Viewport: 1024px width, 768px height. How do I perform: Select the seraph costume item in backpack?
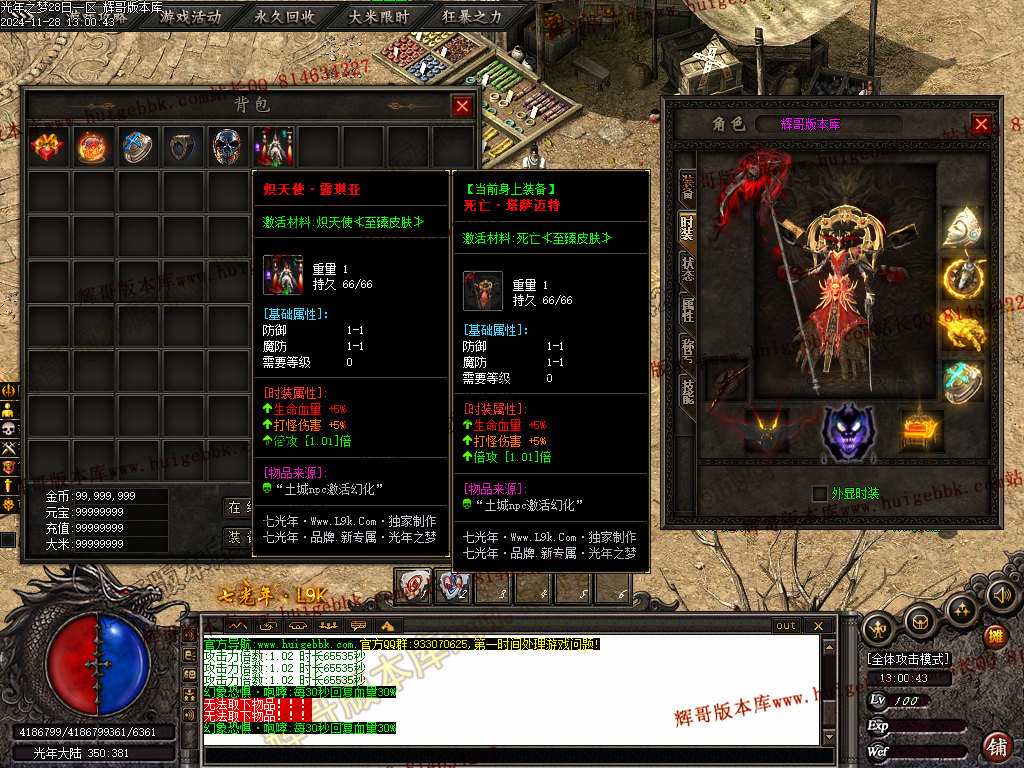click(x=275, y=148)
